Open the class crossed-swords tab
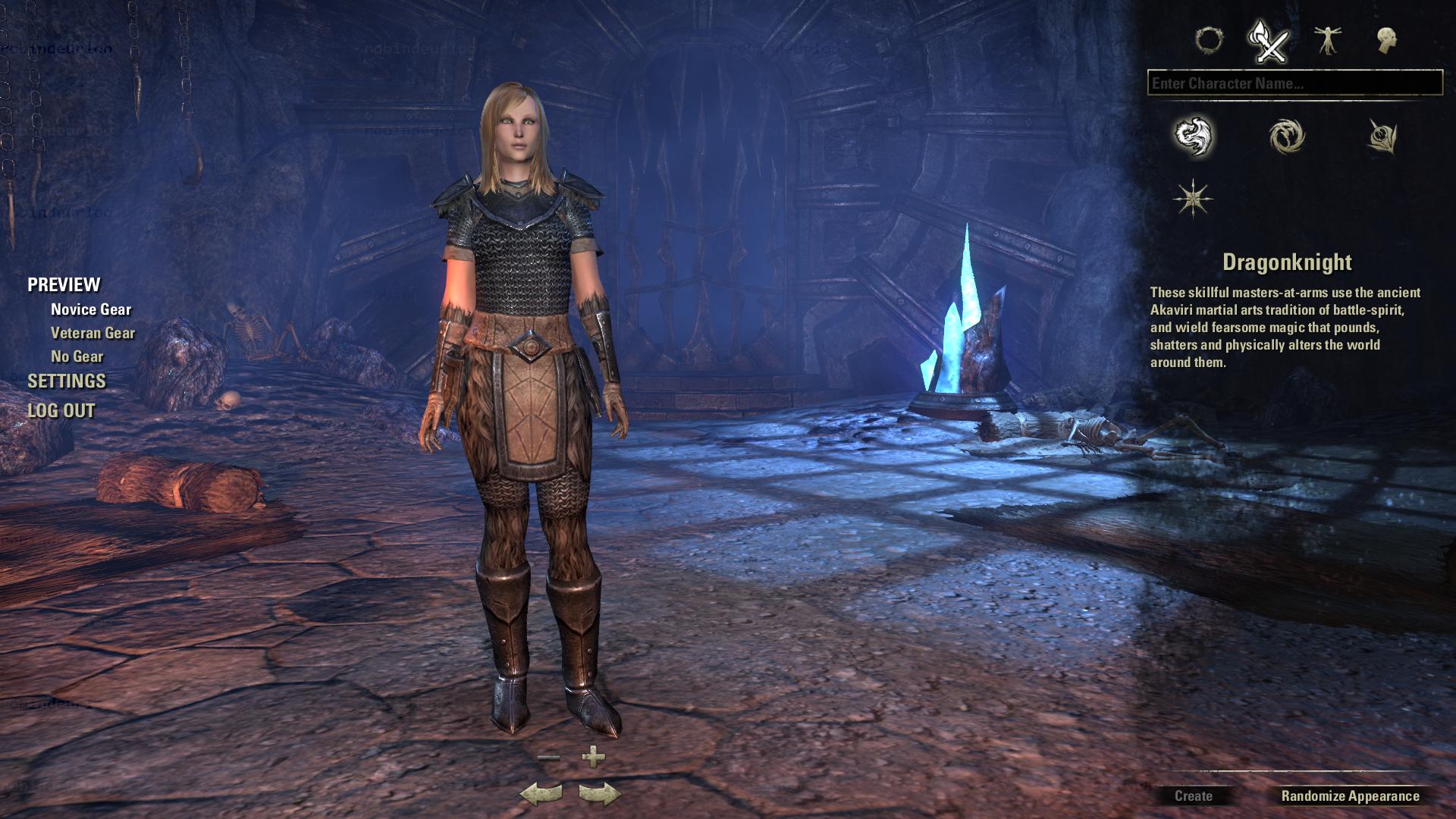Image resolution: width=1456 pixels, height=819 pixels. tap(1269, 41)
